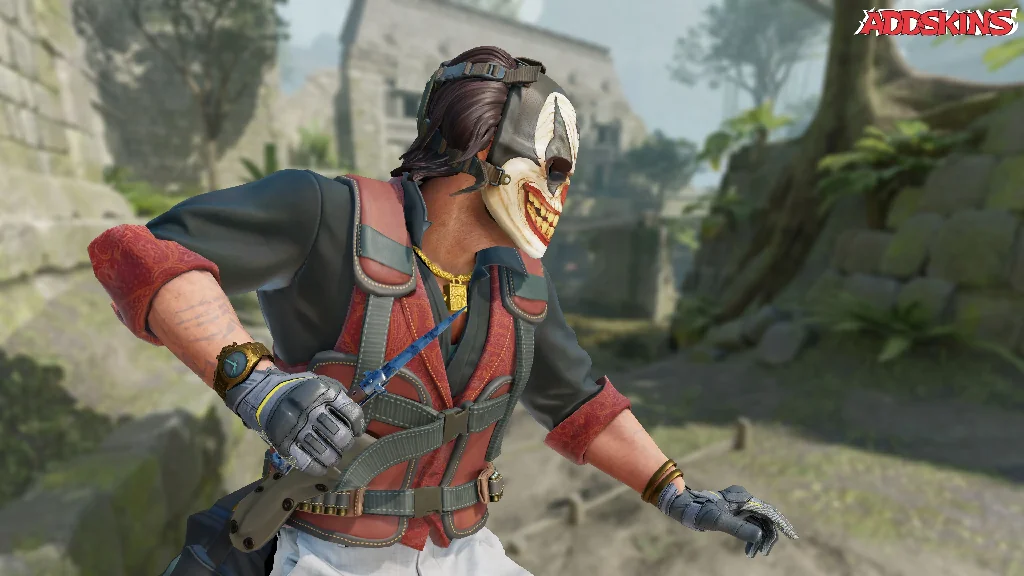Click the ADDSKINS watermark logo

[x=936, y=23]
